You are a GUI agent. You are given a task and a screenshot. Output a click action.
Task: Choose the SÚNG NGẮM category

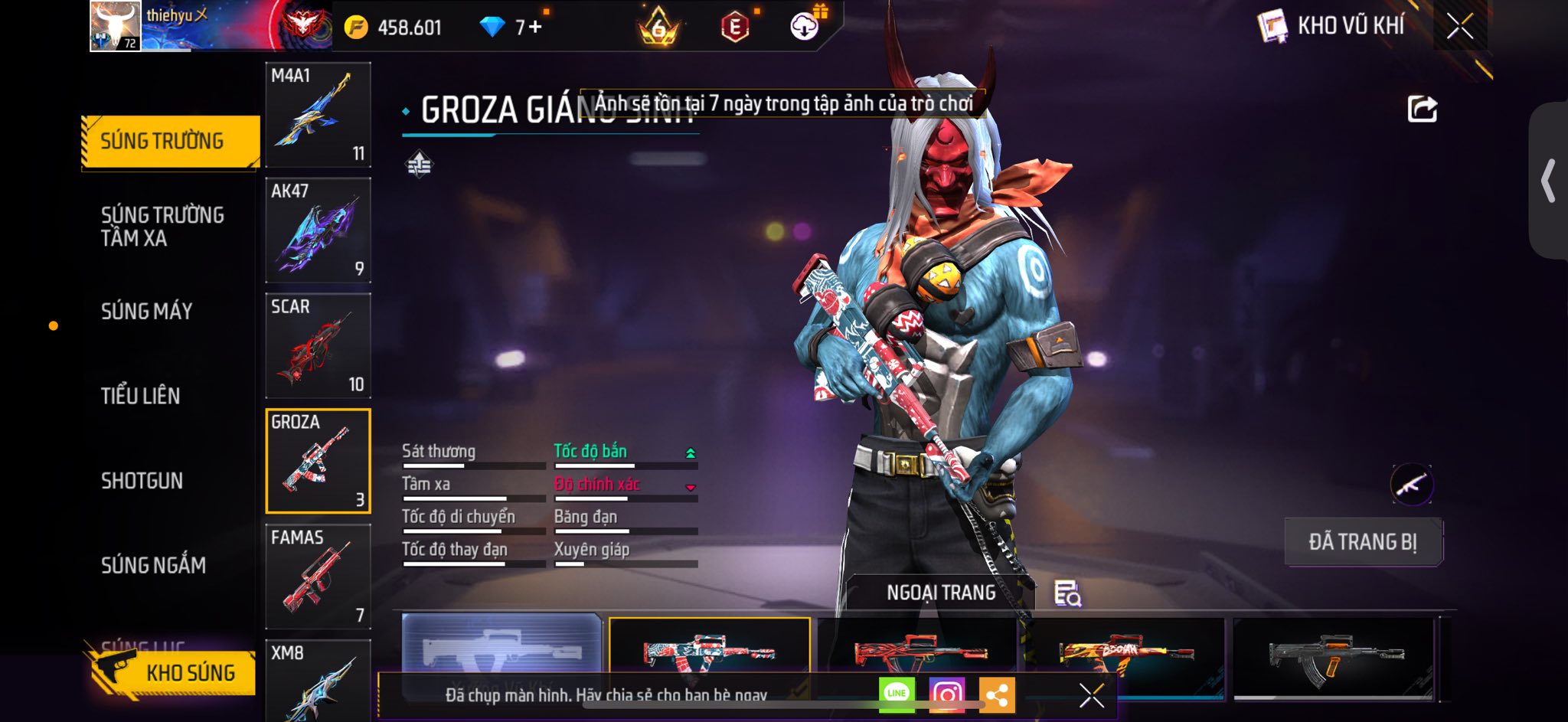(153, 565)
